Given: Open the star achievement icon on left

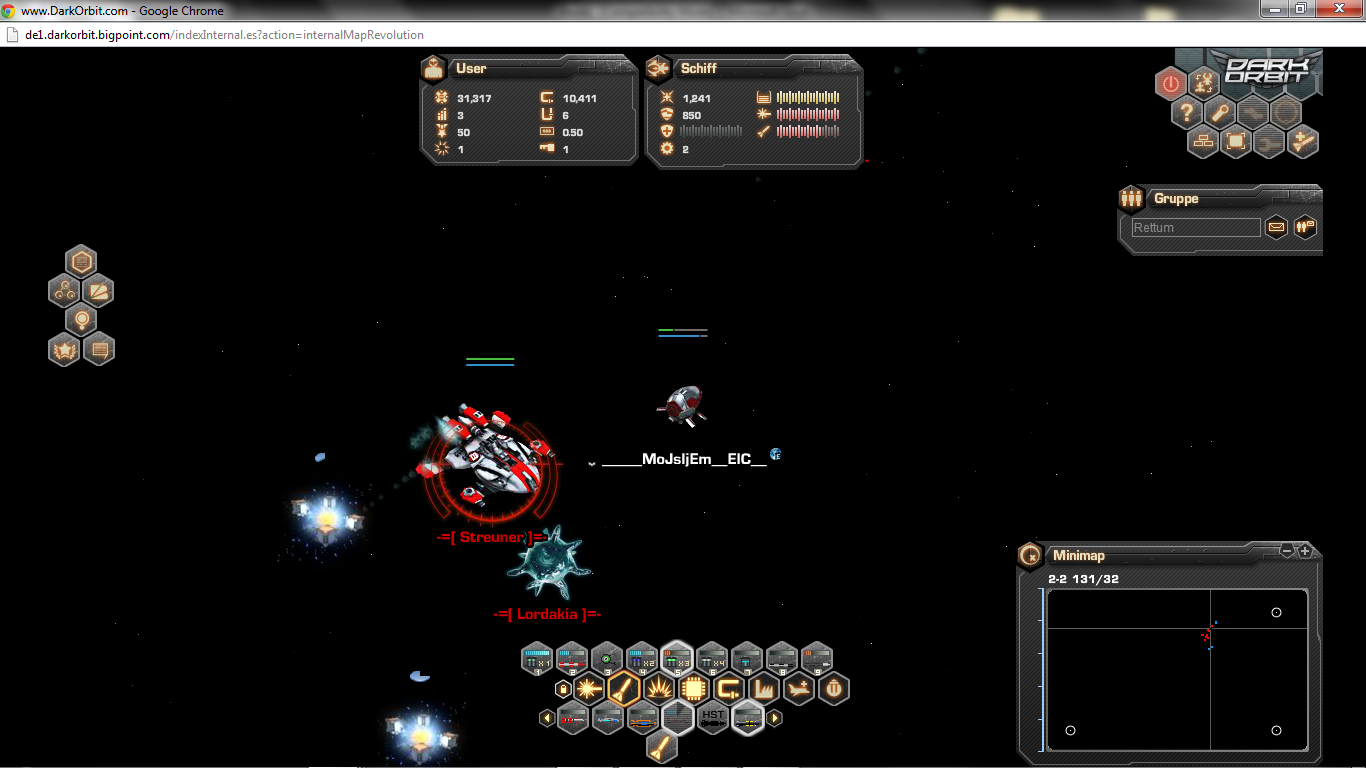Looking at the screenshot, I should point(64,350).
